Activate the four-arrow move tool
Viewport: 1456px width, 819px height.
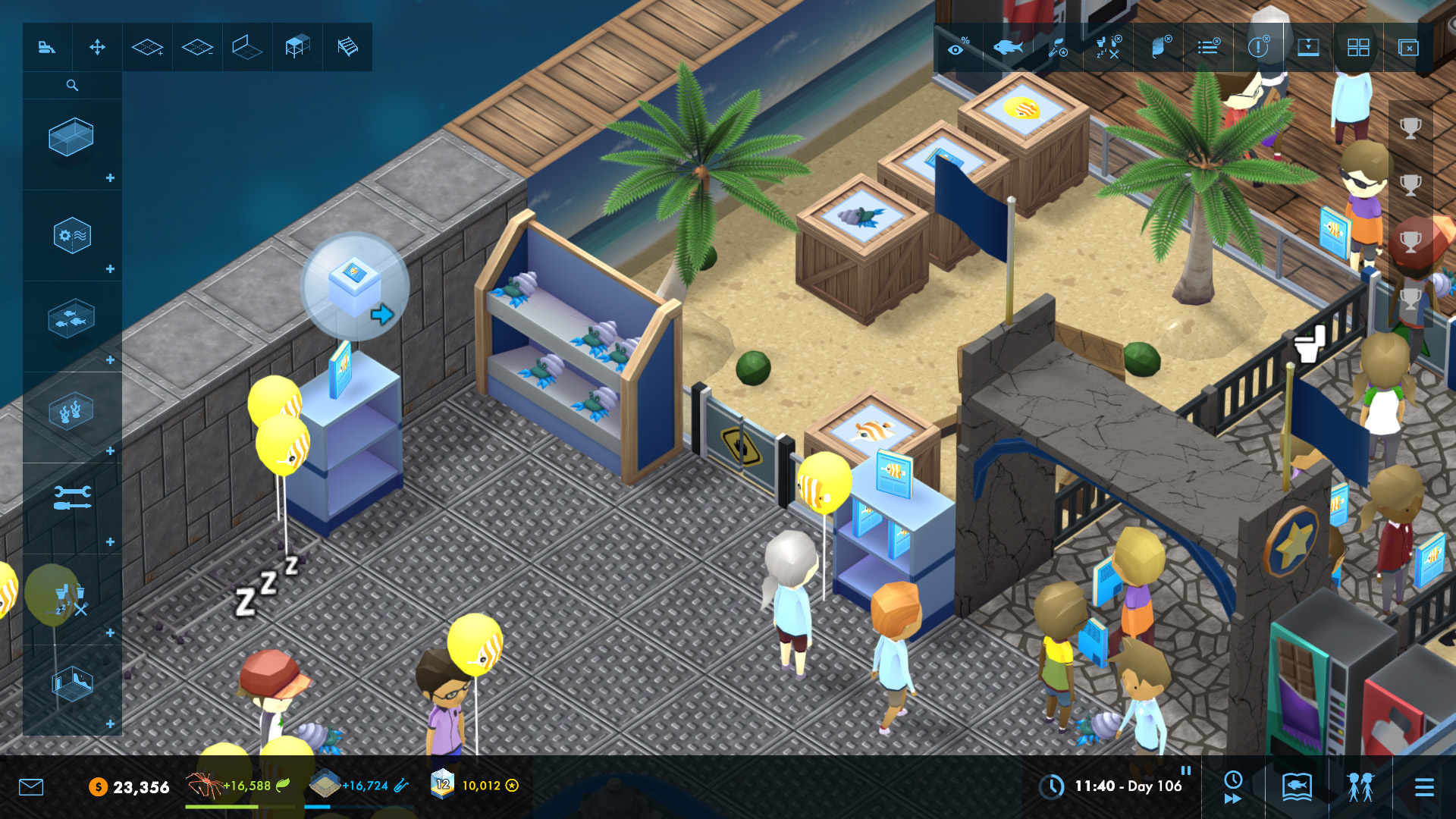97,48
